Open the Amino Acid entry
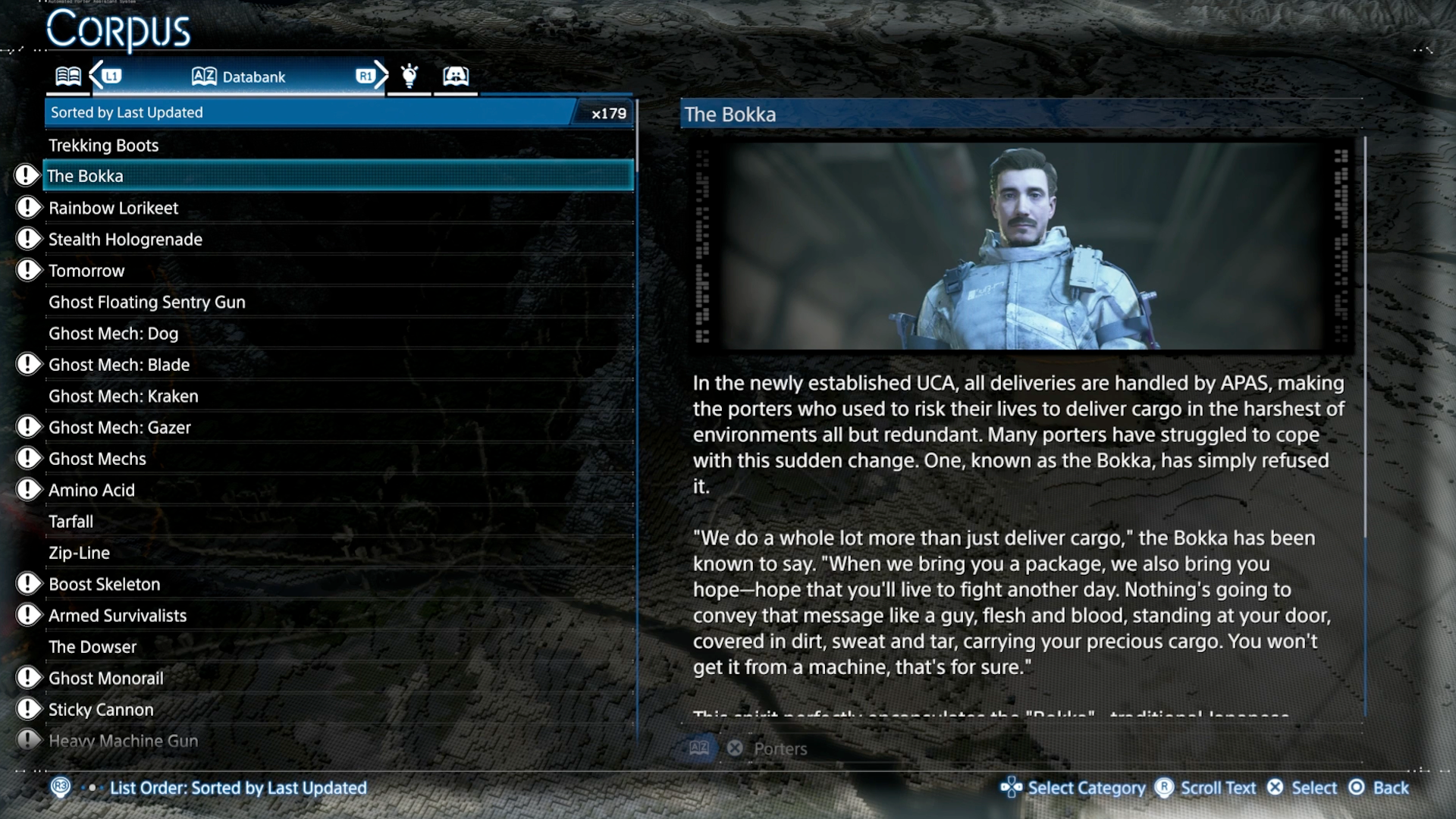The height and width of the screenshot is (819, 1456). tap(92, 491)
